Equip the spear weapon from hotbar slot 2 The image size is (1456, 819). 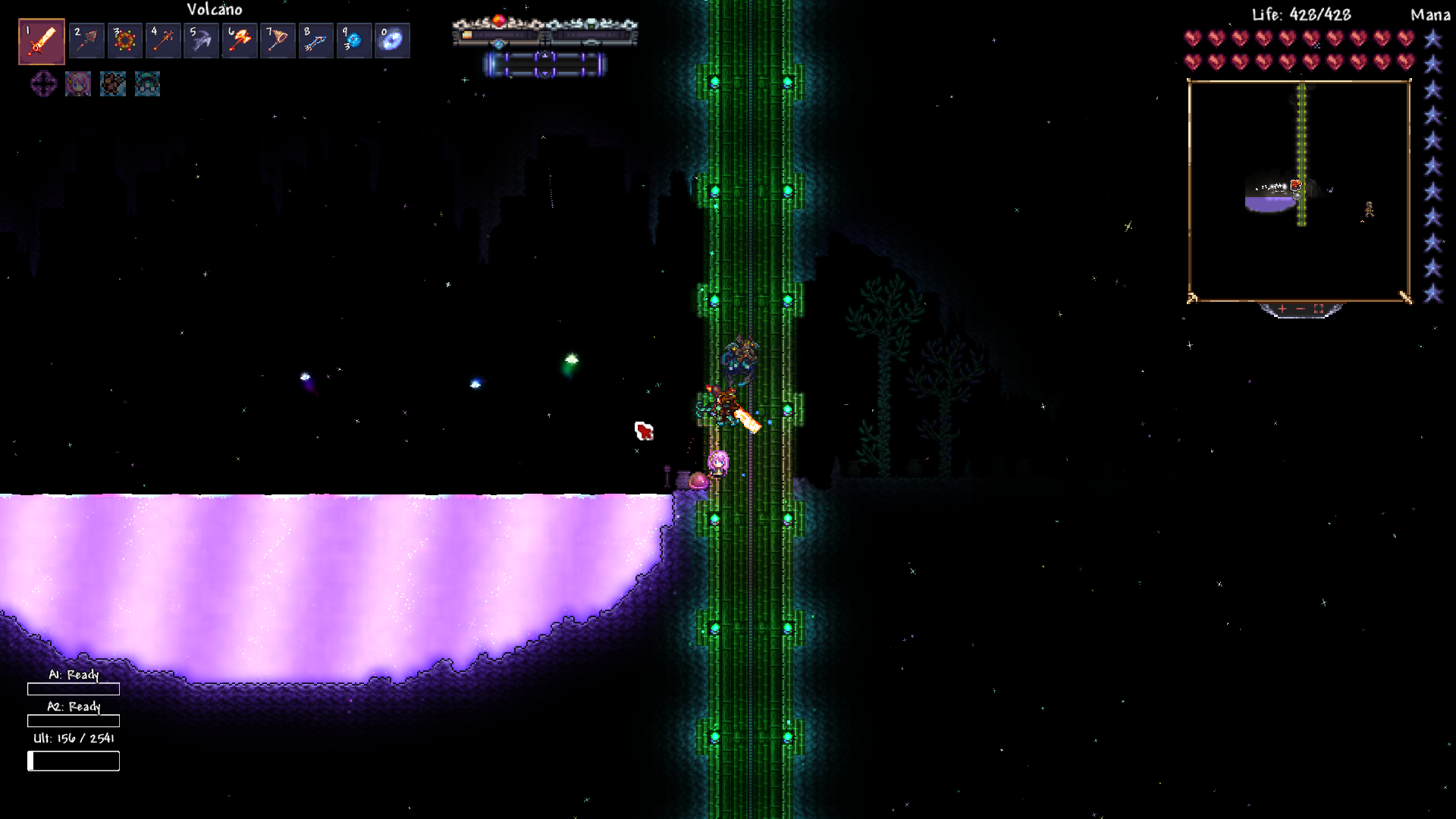[x=87, y=39]
